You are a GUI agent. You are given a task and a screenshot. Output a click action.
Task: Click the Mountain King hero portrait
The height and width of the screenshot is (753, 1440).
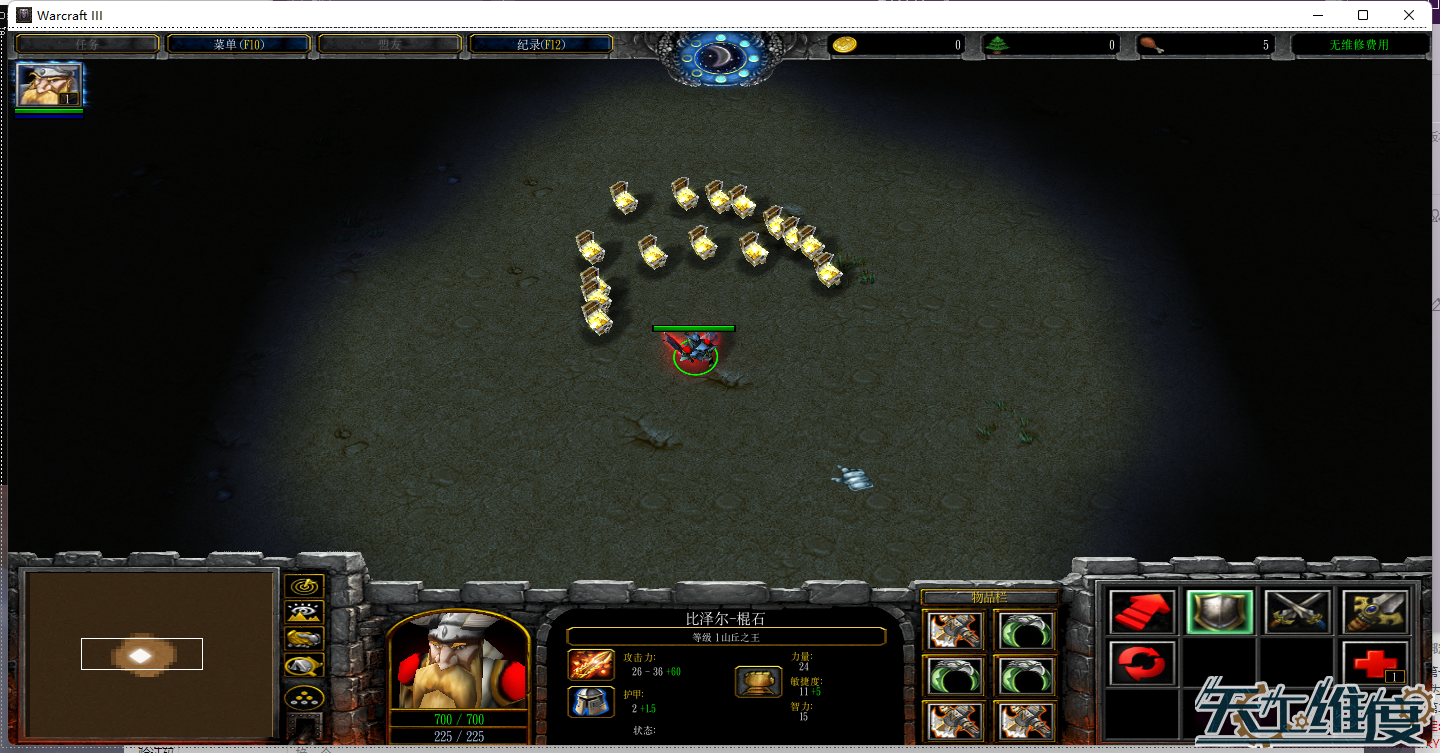458,661
